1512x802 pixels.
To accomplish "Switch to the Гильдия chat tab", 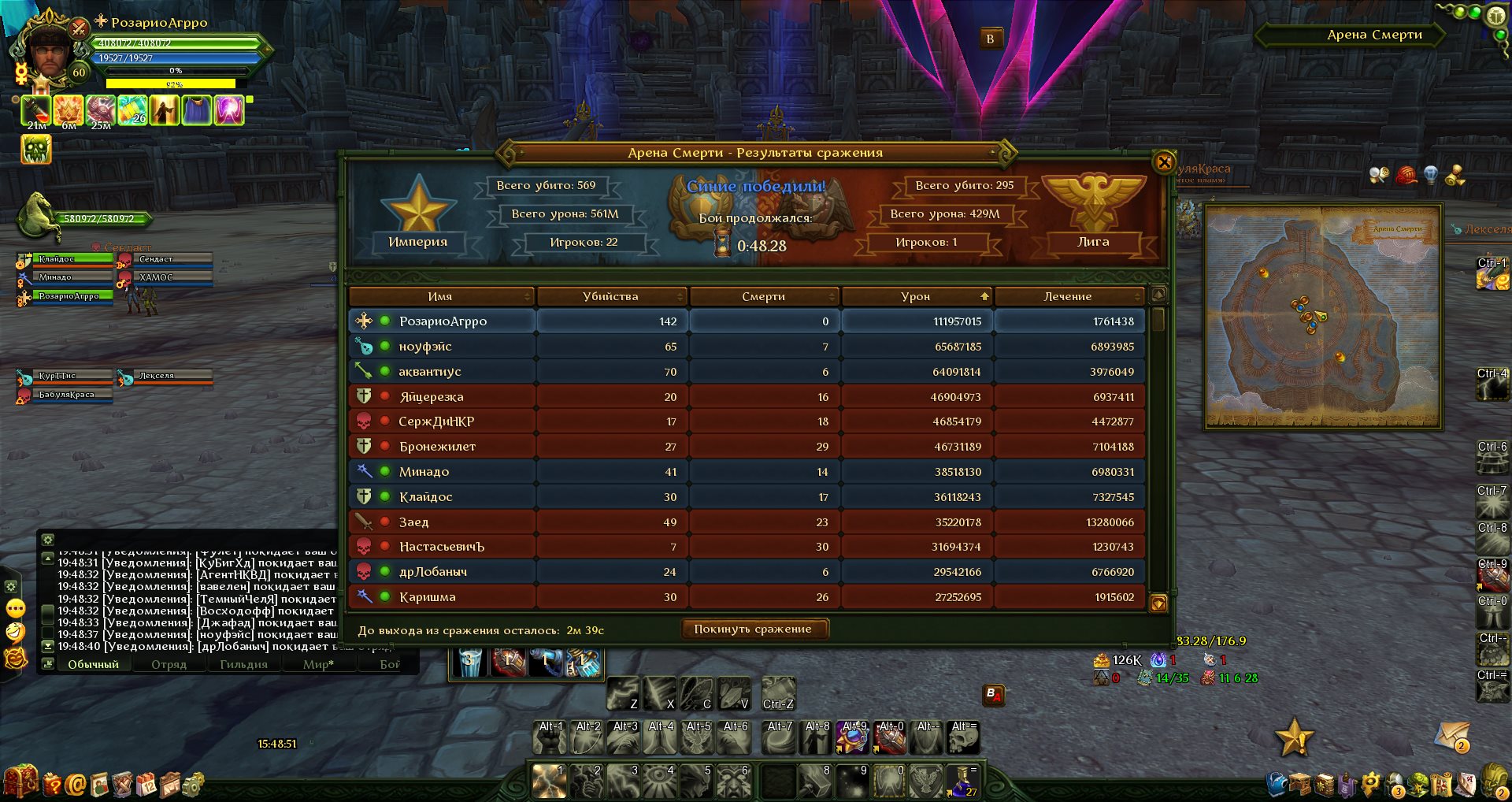I will click(x=243, y=664).
